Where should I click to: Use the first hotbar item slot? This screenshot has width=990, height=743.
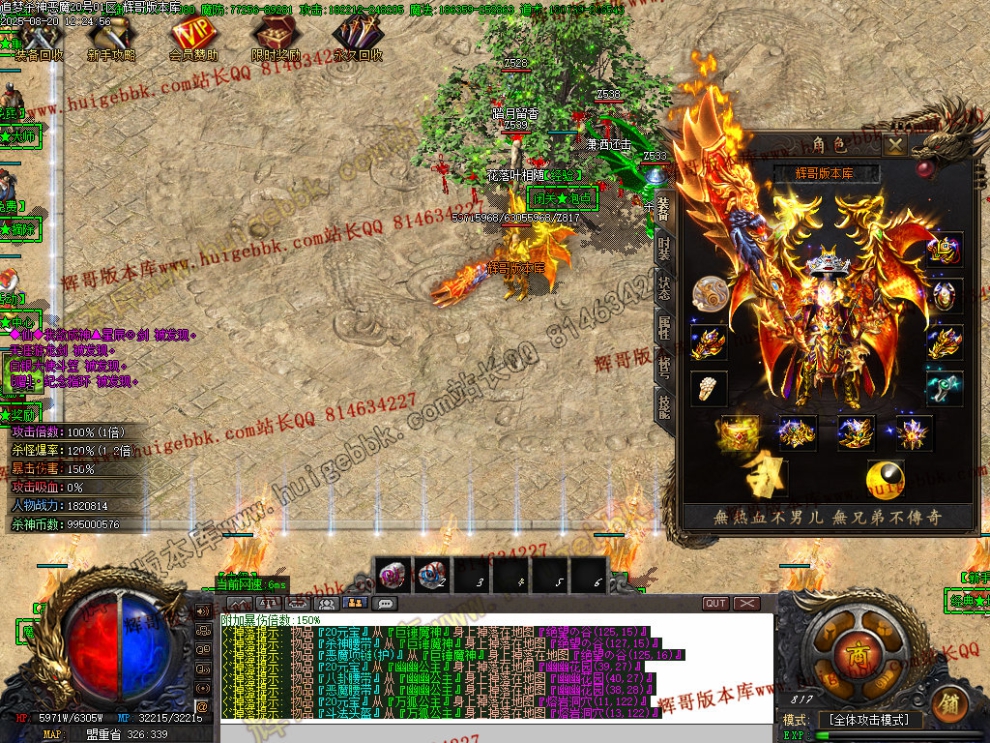click(392, 575)
